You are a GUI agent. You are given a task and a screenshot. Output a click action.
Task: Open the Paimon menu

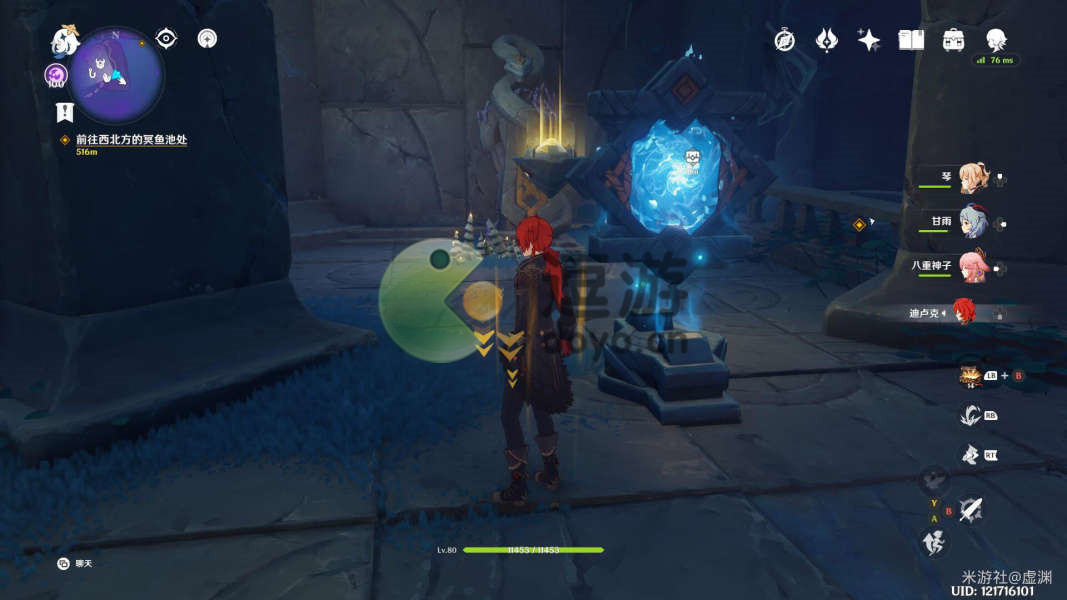click(65, 41)
